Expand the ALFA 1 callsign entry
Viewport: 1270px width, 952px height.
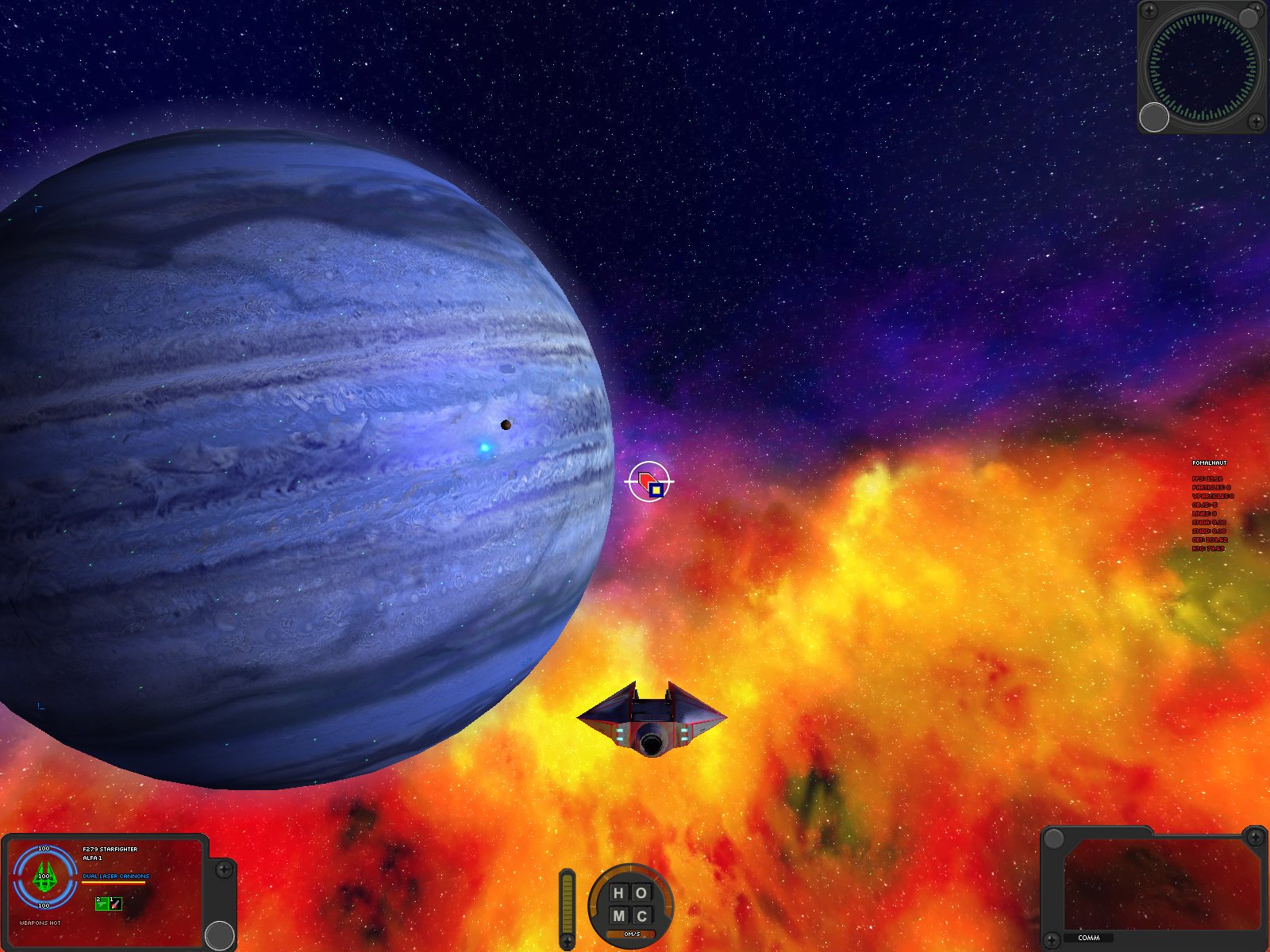coord(91,857)
